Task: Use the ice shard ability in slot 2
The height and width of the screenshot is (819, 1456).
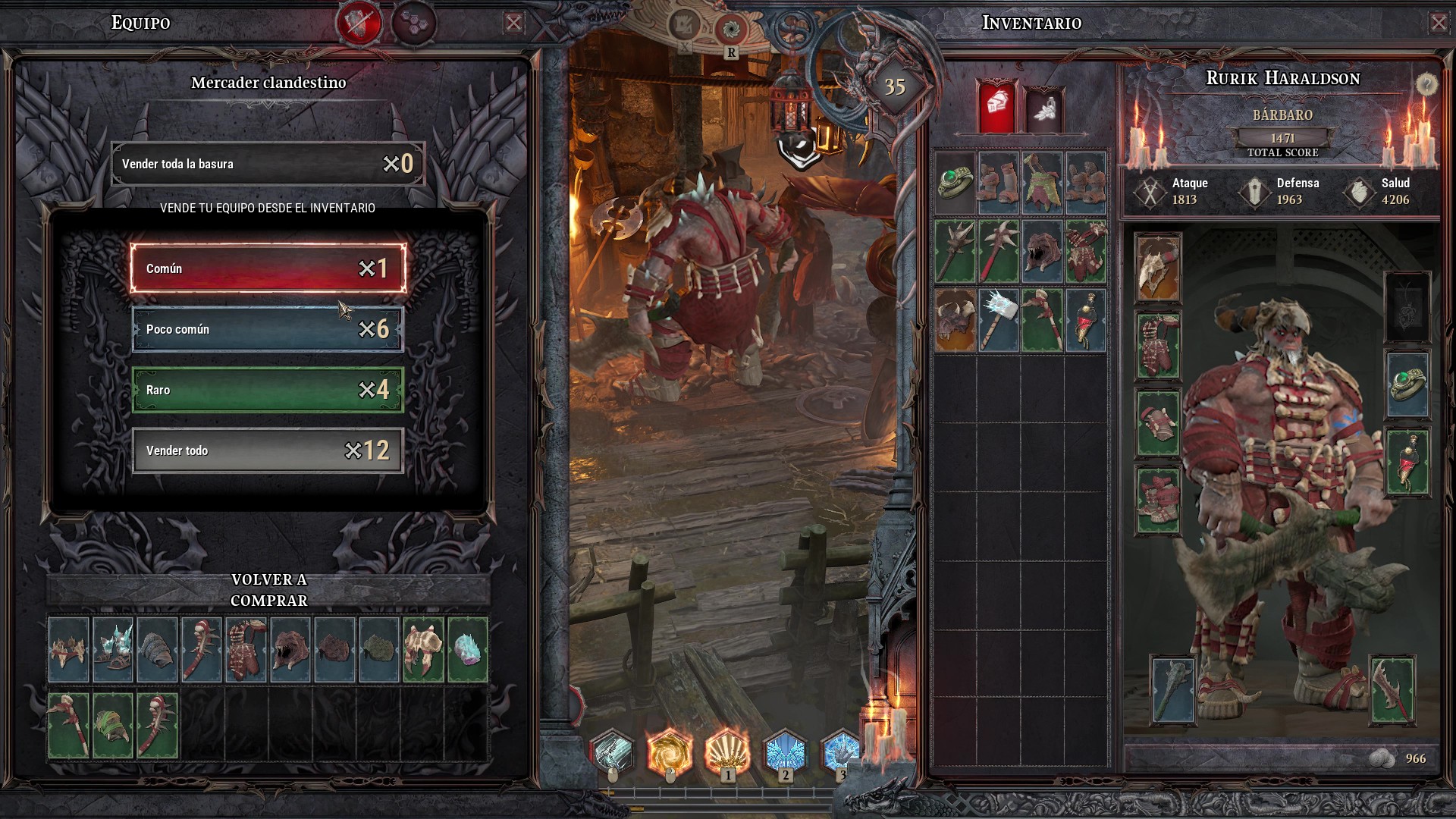Action: (784, 752)
